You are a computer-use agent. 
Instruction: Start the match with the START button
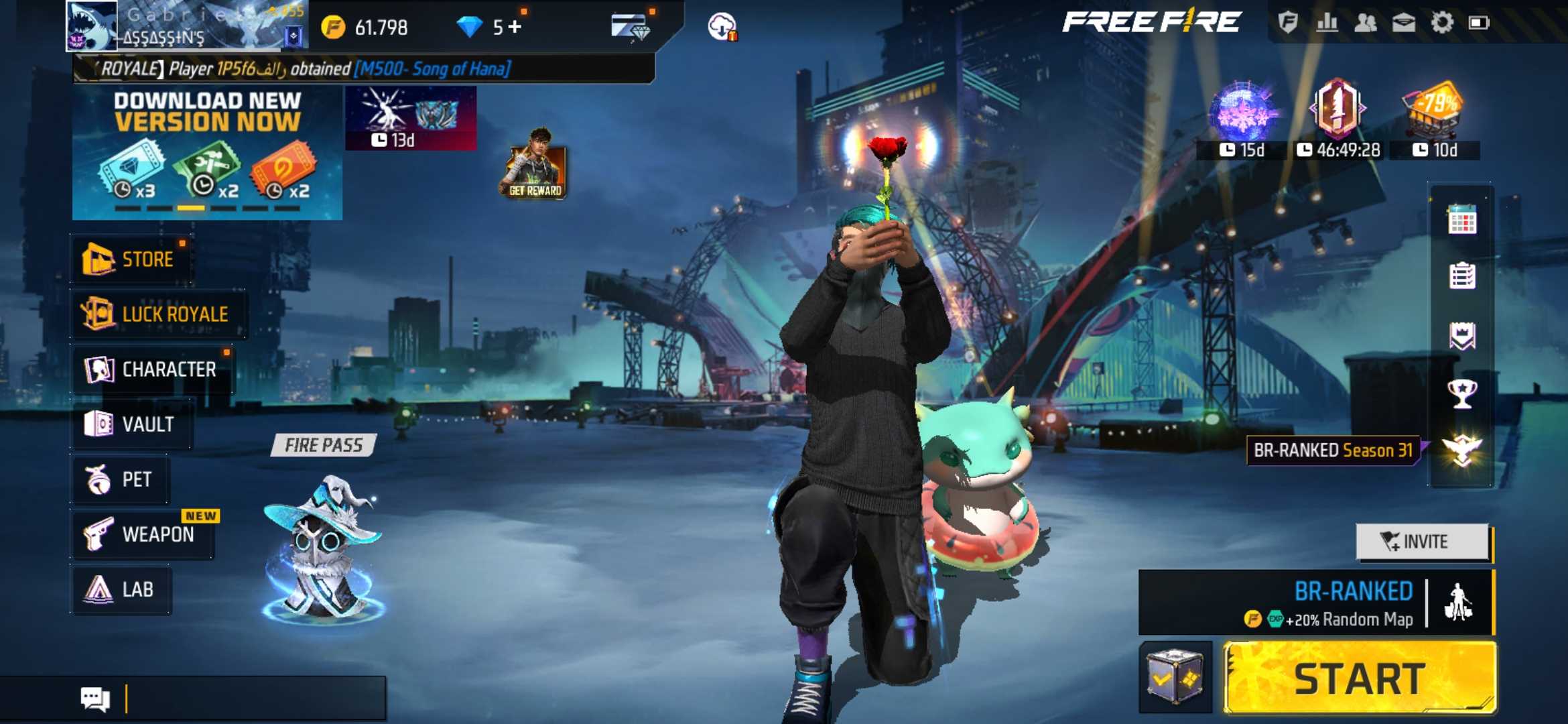(x=1359, y=678)
